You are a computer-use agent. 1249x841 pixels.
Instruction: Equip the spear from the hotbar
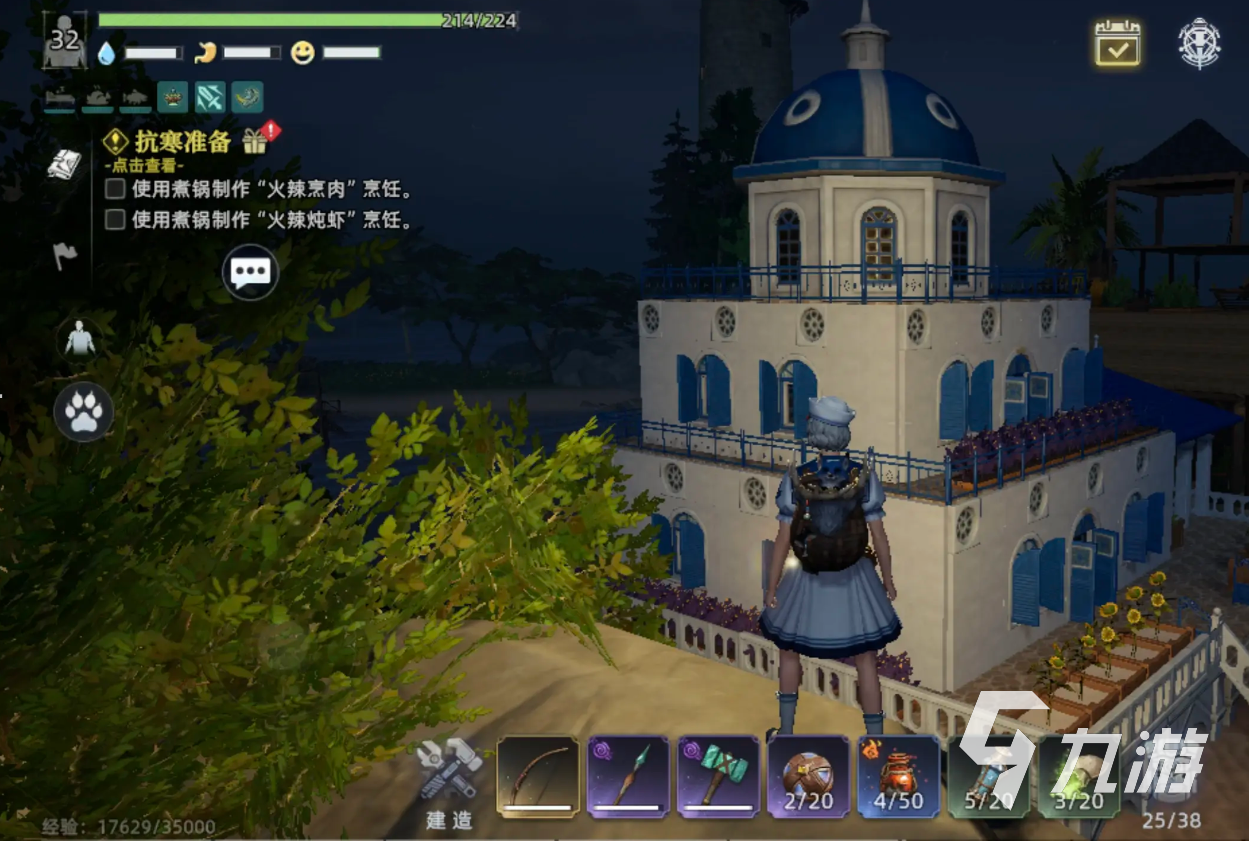pos(628,777)
